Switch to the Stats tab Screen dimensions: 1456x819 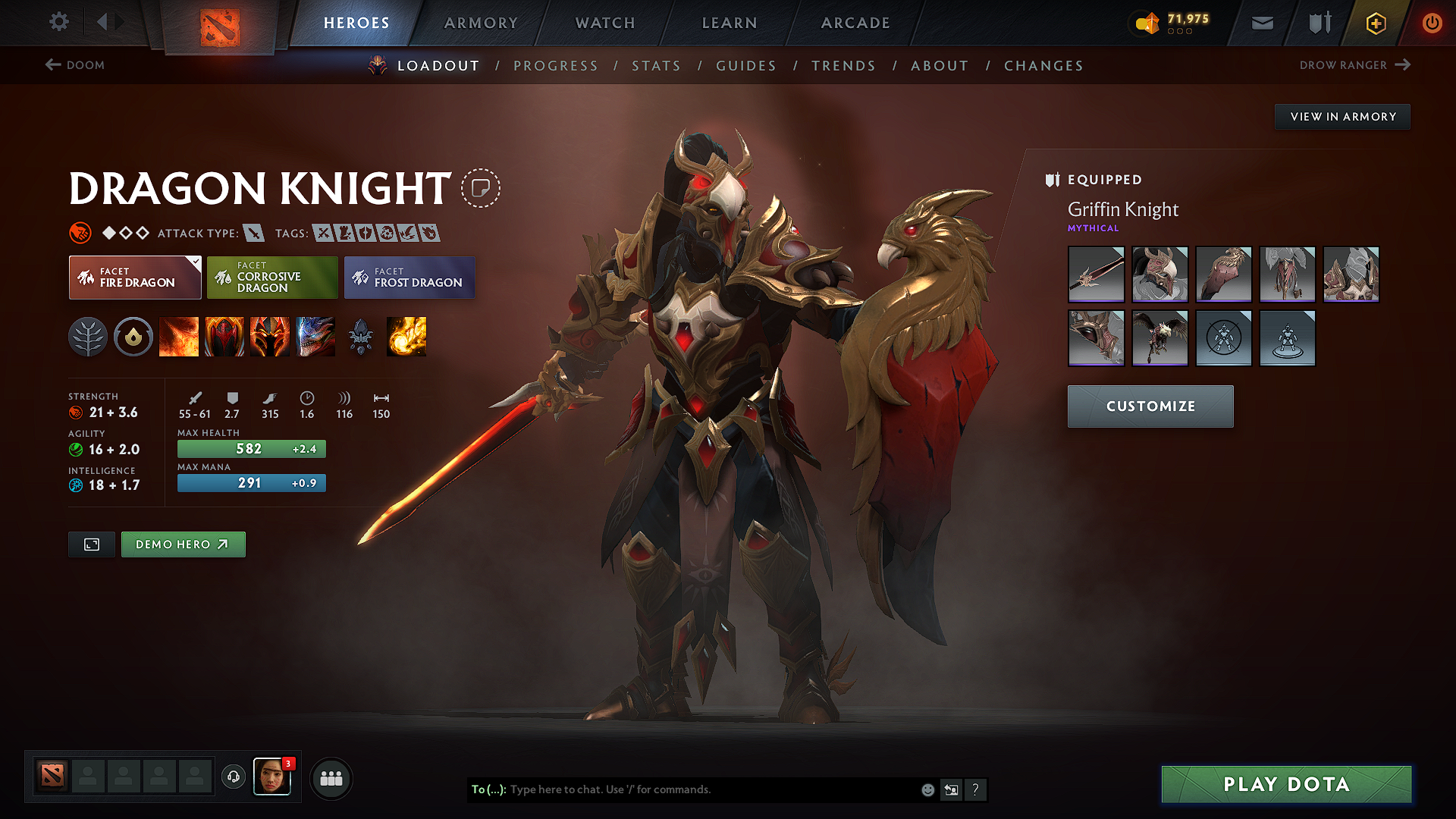(x=656, y=66)
